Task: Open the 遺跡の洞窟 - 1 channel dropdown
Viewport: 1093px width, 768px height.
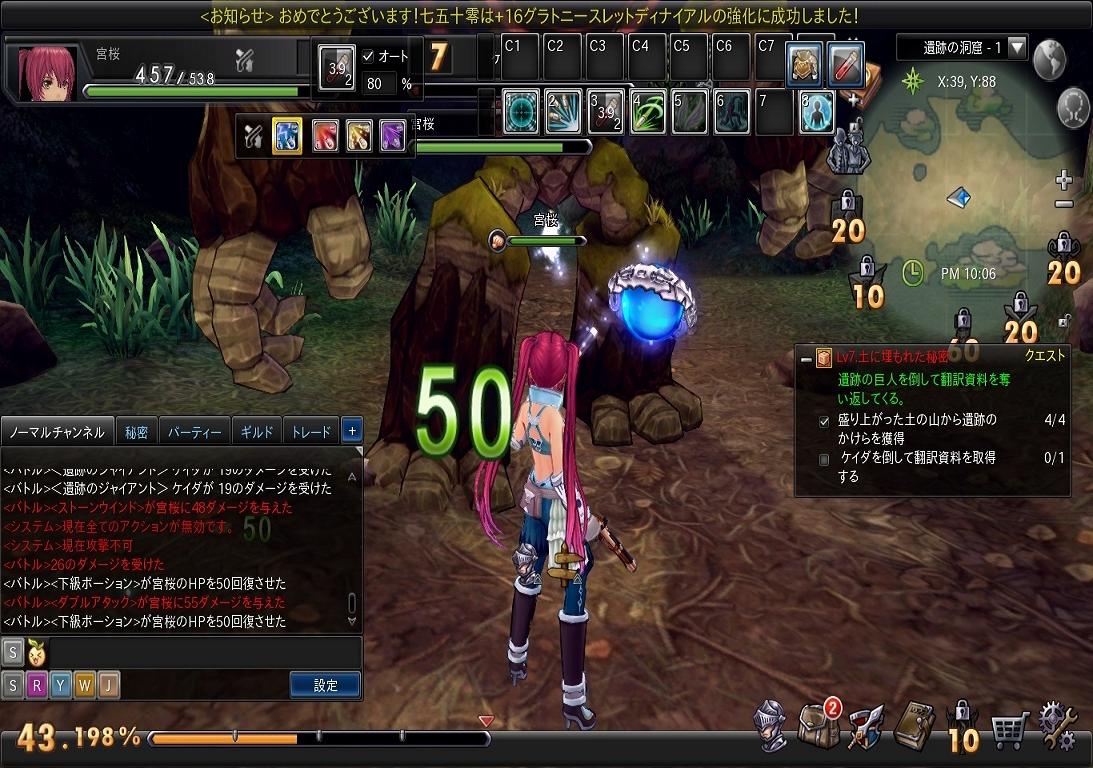Action: point(1017,47)
